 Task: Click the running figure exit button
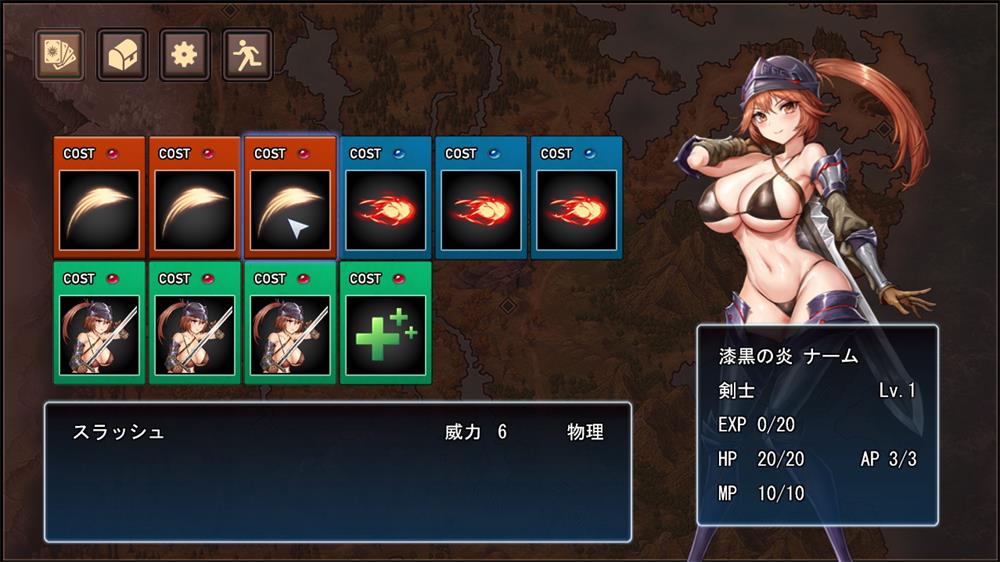[247, 54]
